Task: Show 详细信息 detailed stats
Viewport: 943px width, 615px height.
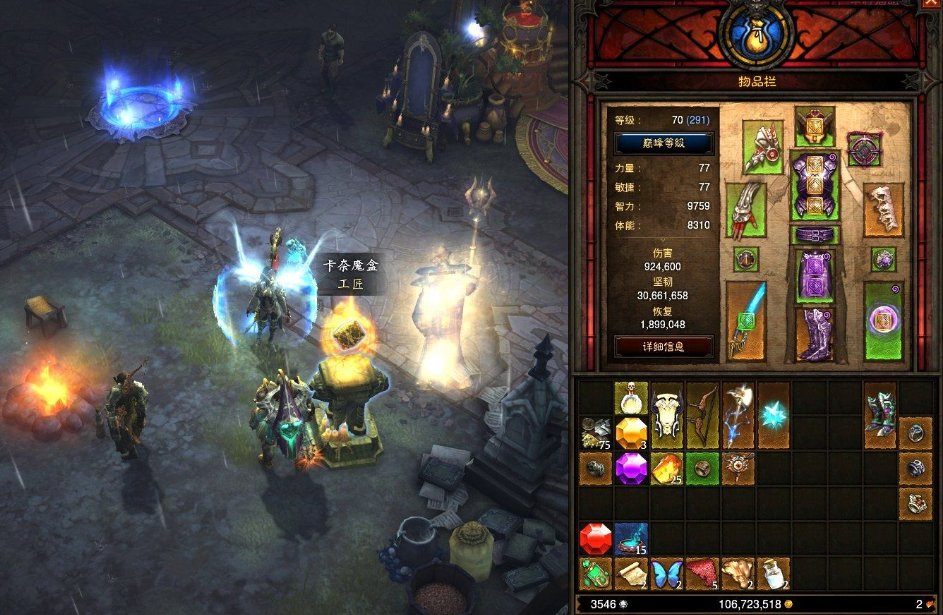Action: [663, 347]
